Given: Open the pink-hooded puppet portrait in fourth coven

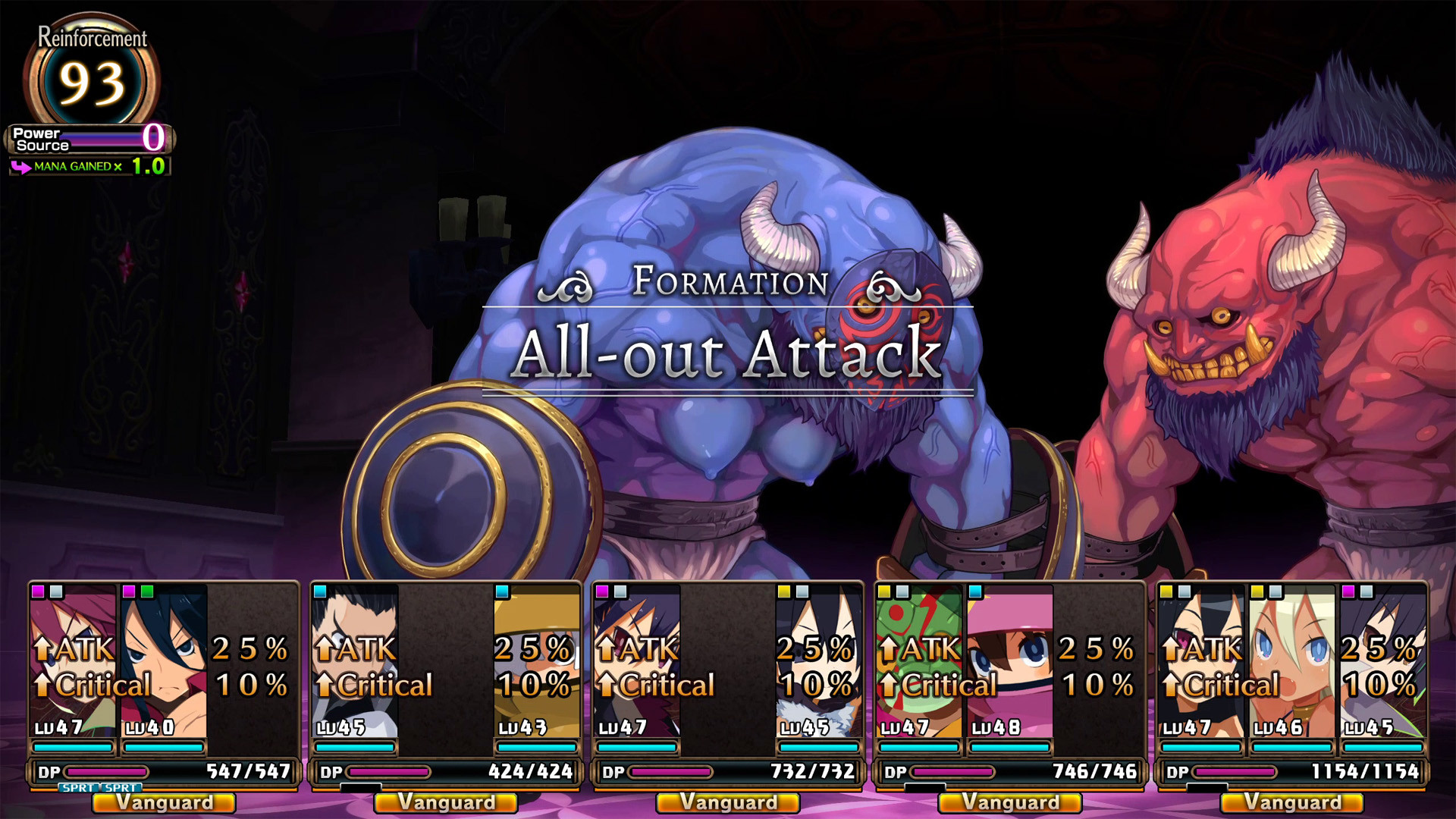Looking at the screenshot, I should point(1009,660).
